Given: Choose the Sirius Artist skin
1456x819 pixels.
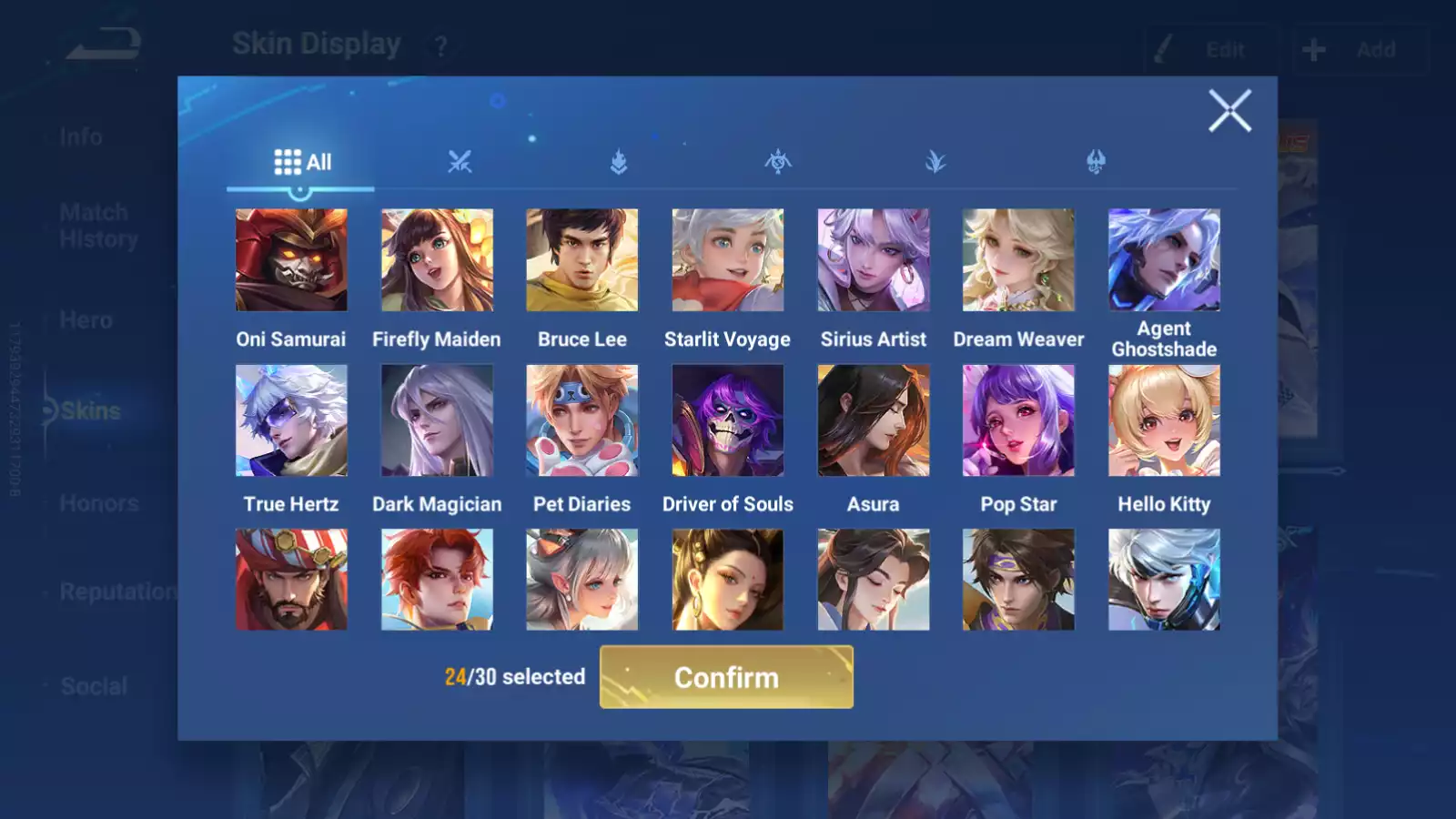Looking at the screenshot, I should [x=874, y=260].
